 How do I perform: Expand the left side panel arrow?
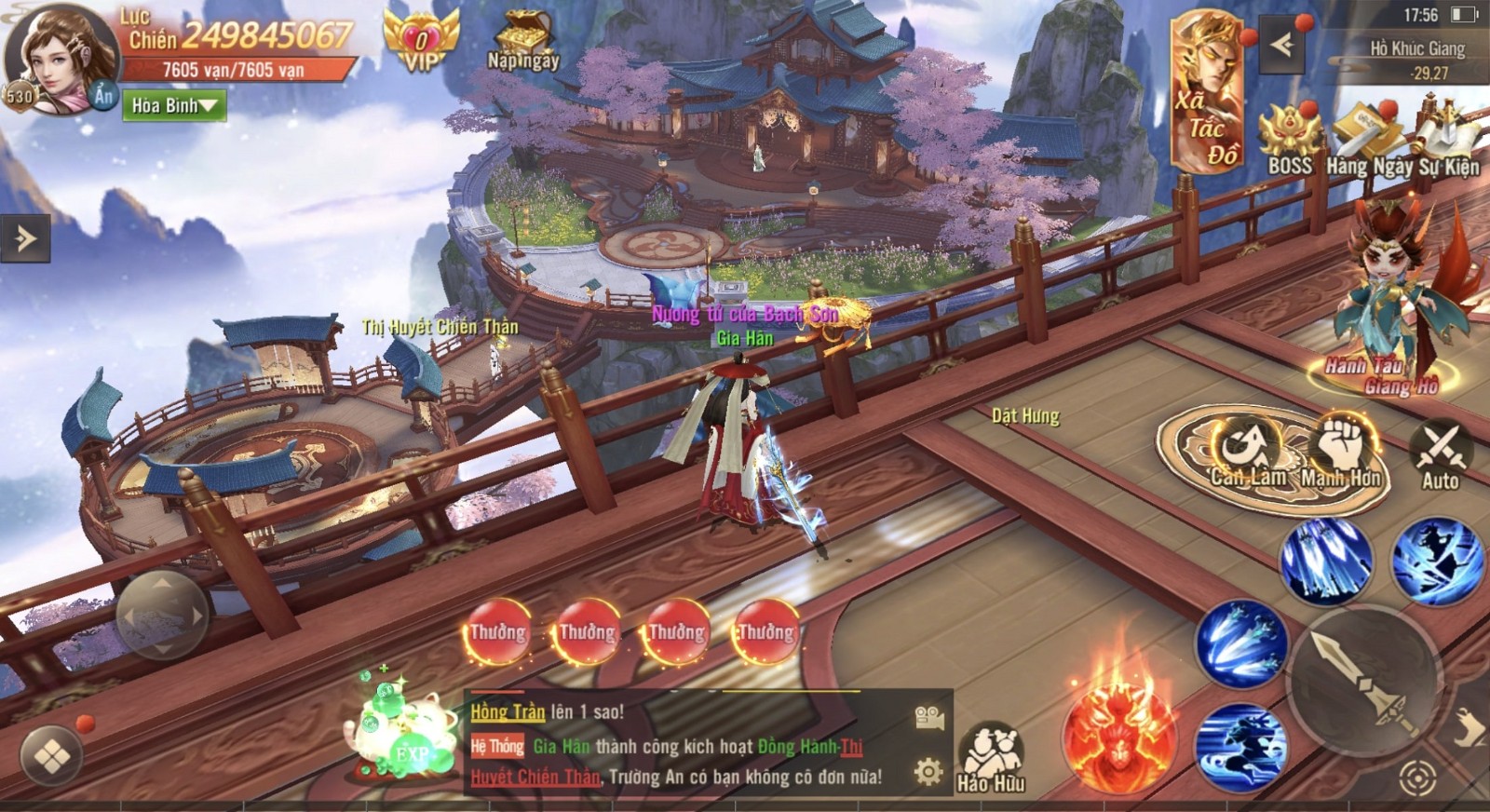point(24,238)
